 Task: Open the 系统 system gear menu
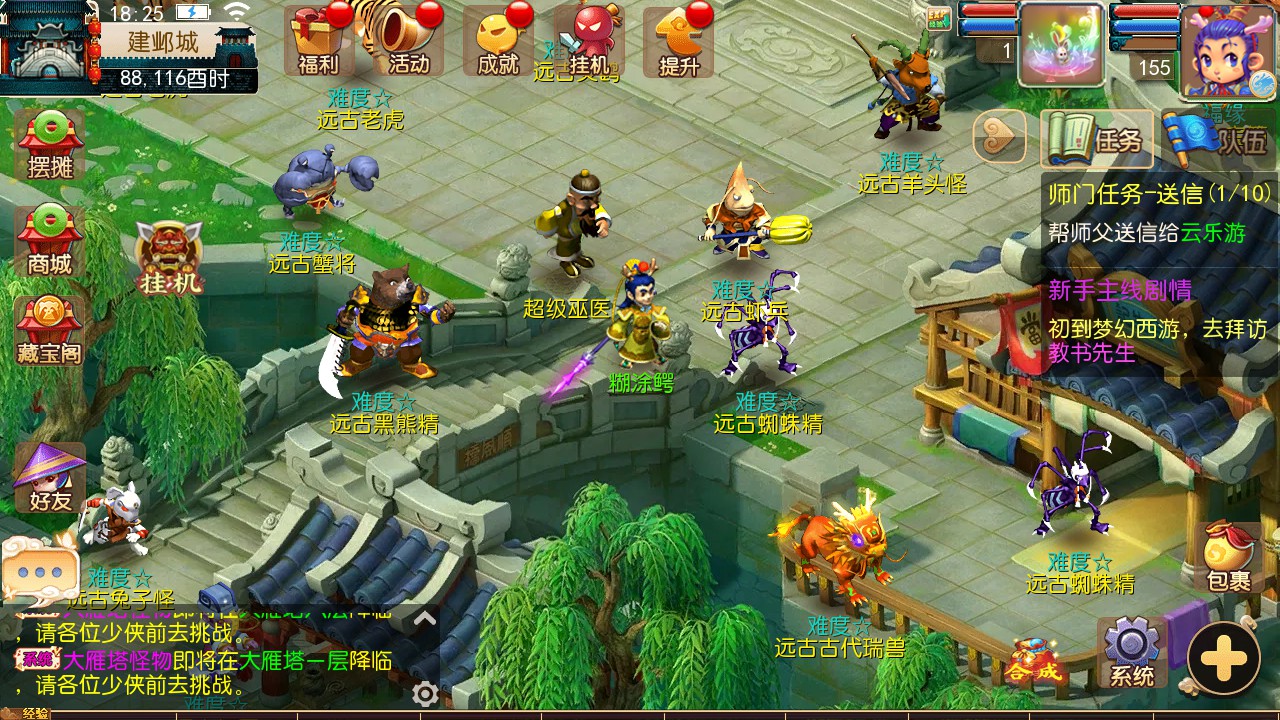pos(1131,652)
